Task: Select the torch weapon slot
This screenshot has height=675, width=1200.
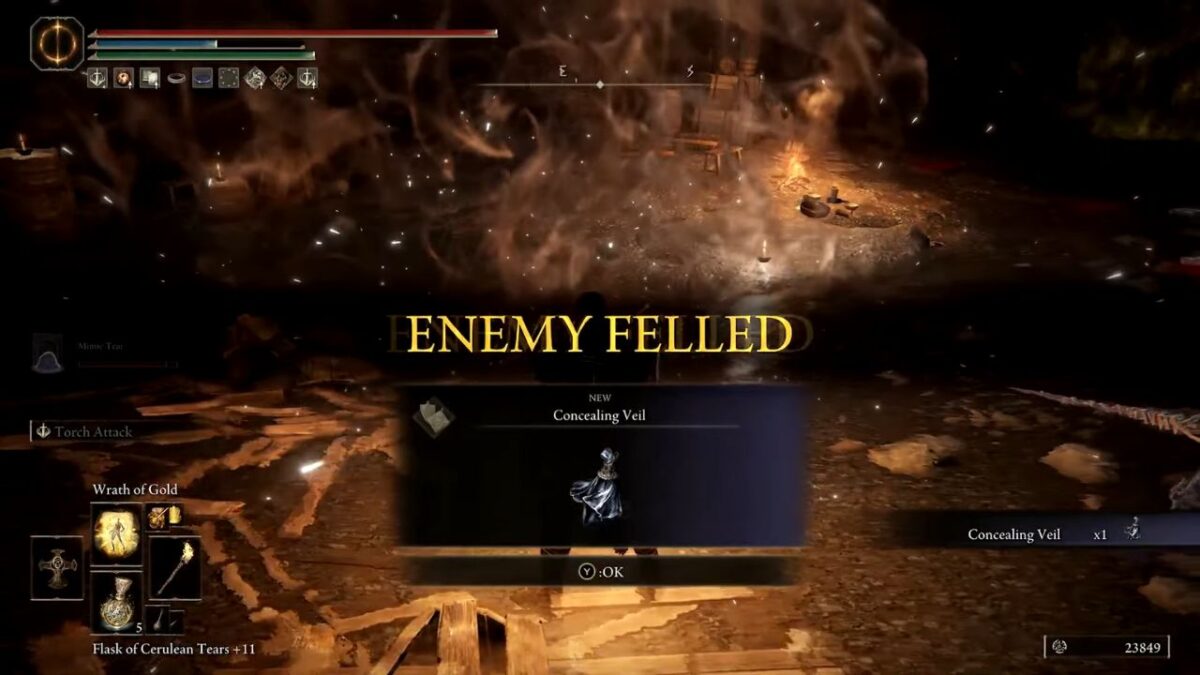Action: point(175,569)
